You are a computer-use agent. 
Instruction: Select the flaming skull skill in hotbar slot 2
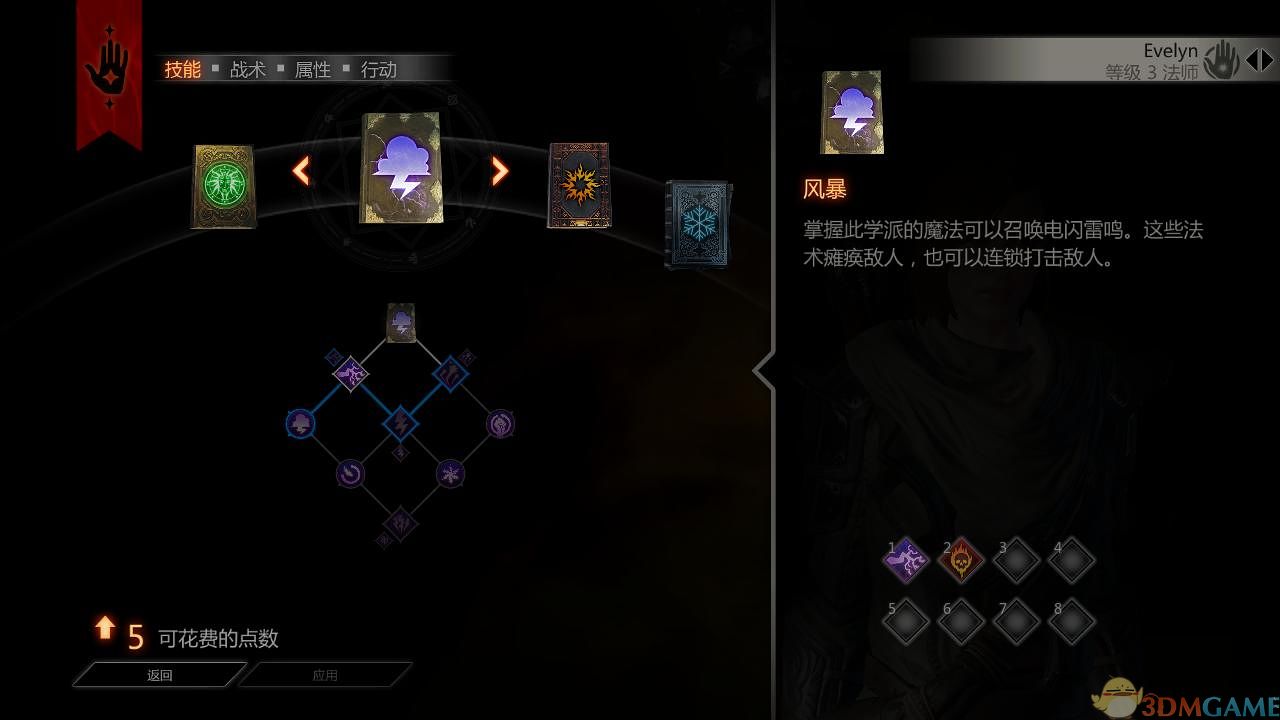click(961, 560)
